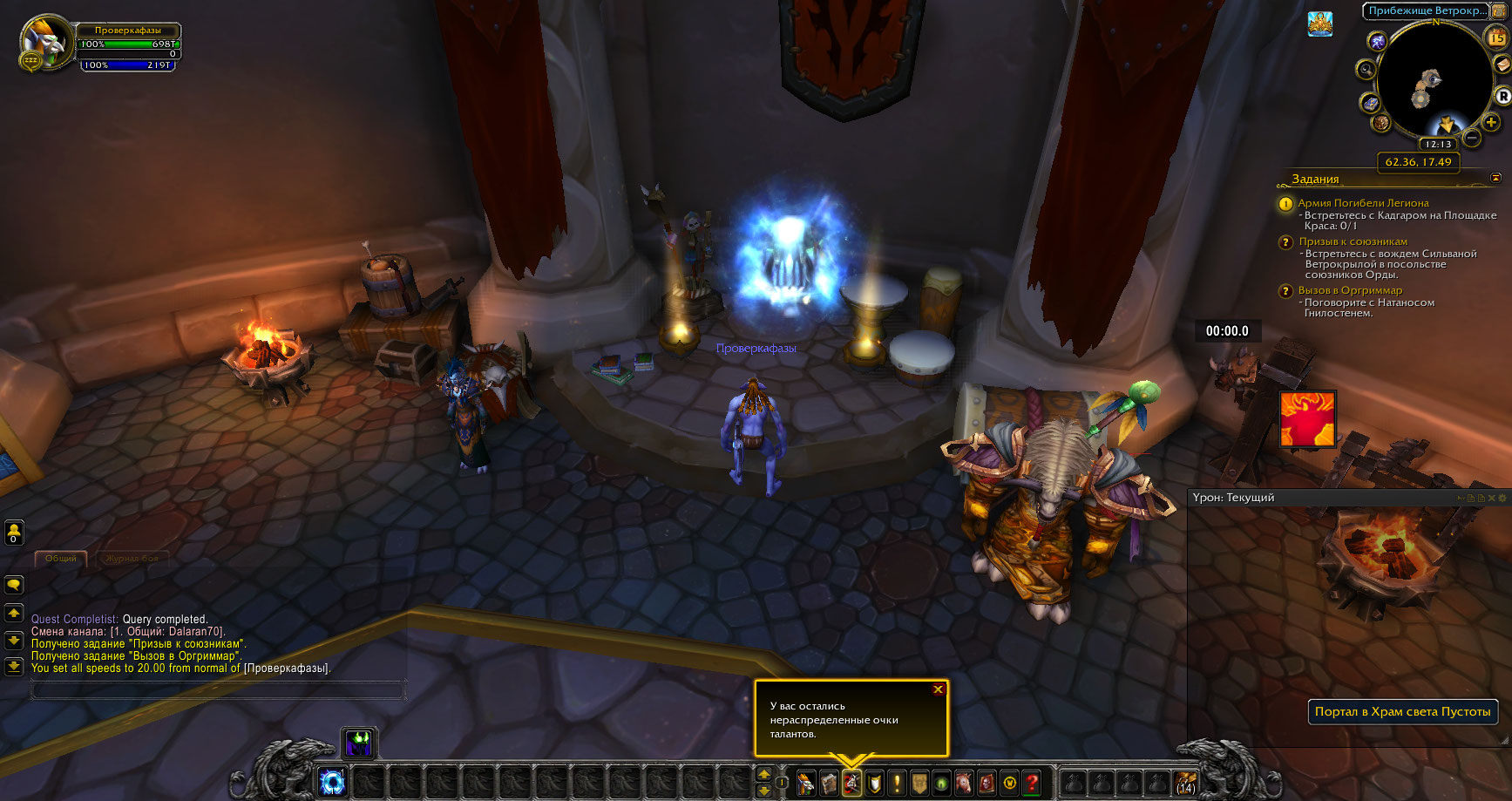This screenshot has width=1512, height=801.
Task: Select the Вызов в Оргриммар quest entry
Action: point(1350,290)
